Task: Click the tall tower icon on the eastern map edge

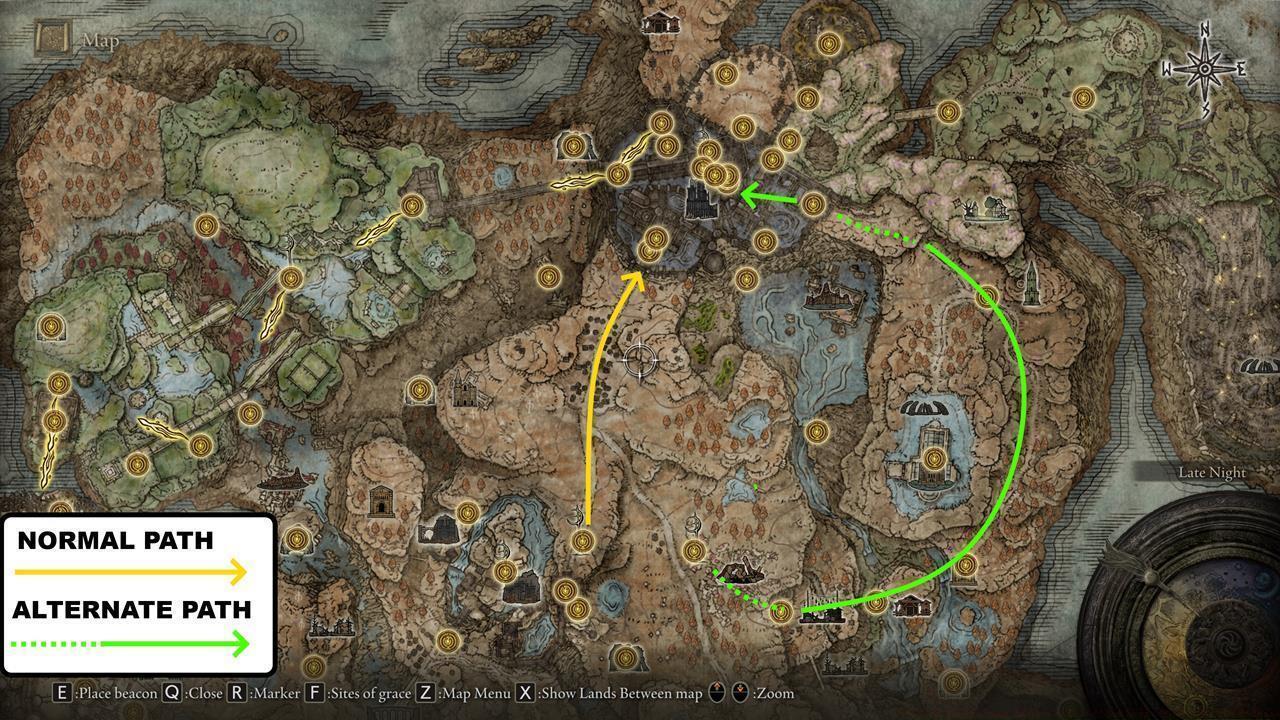Action: 1032,286
